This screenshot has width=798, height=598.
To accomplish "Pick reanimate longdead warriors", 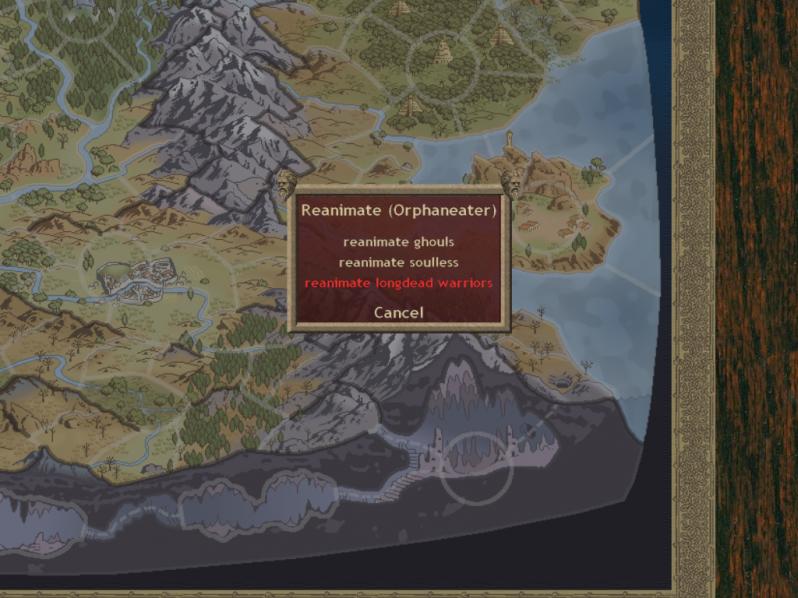I will coord(398,283).
